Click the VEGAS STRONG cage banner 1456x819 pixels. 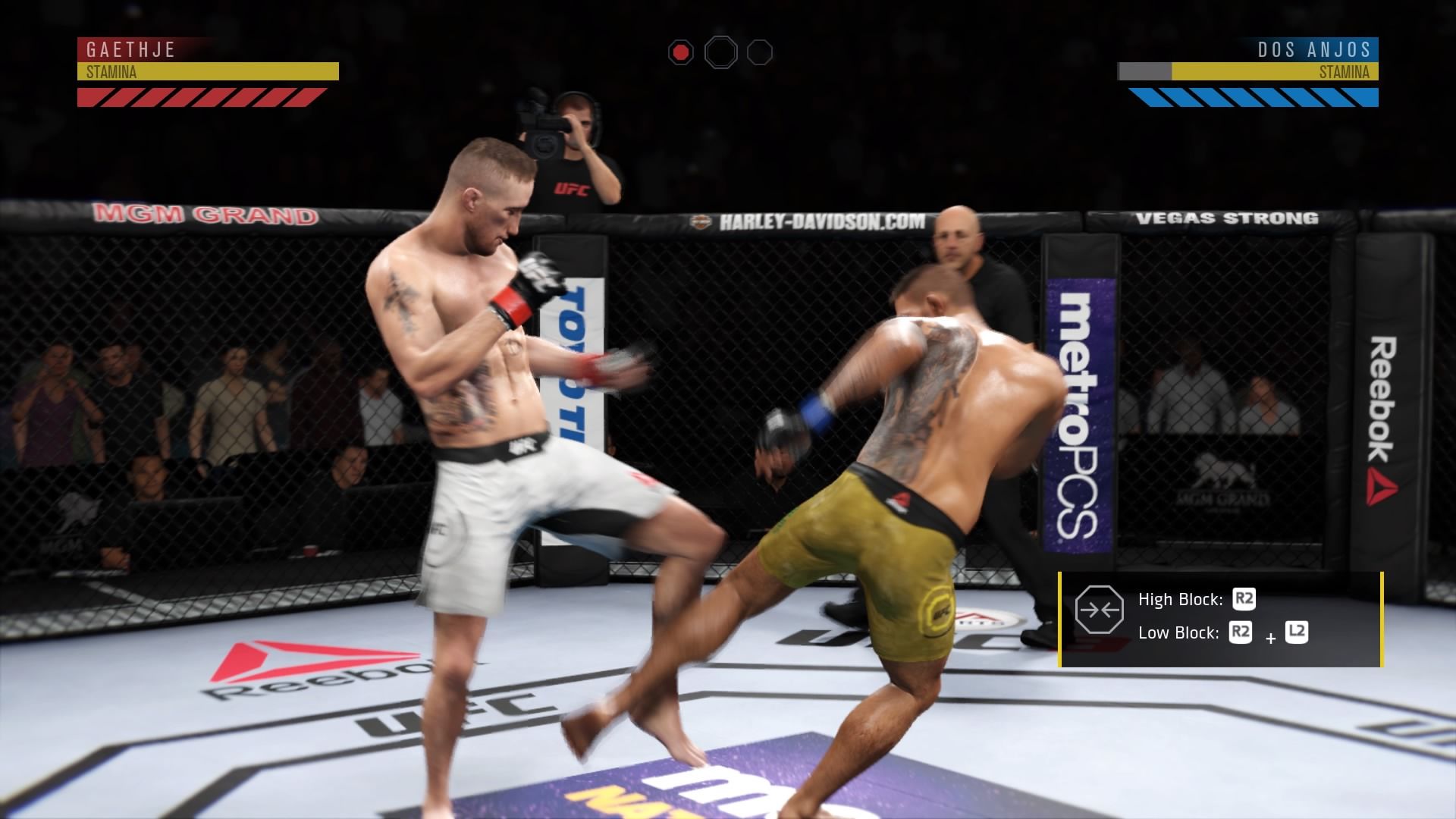click(1228, 218)
